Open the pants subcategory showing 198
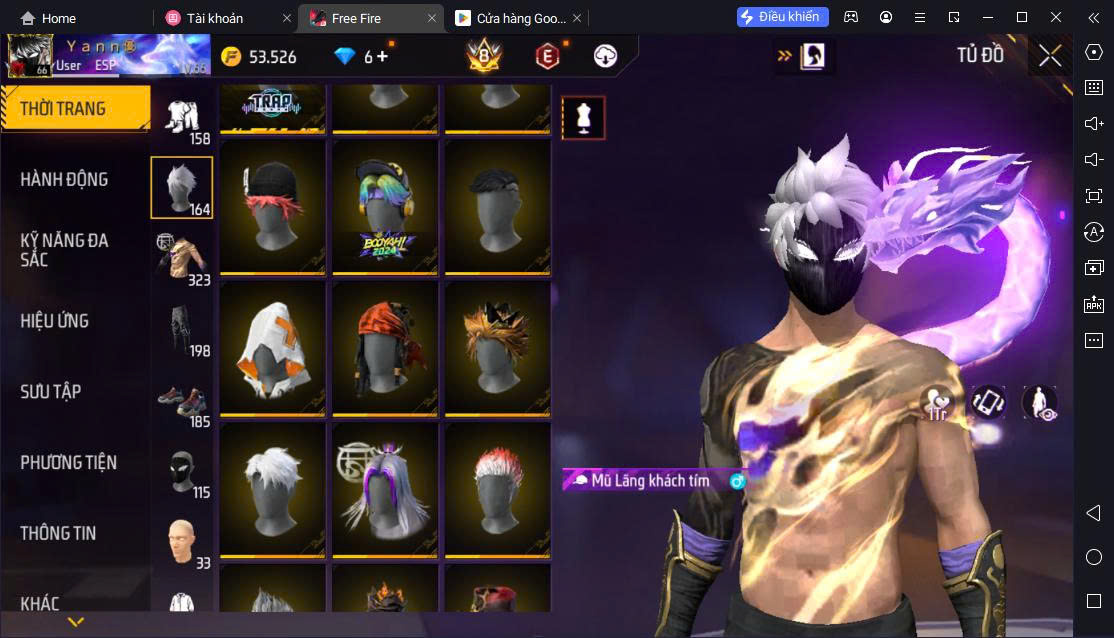The height and width of the screenshot is (638, 1114). click(x=182, y=330)
